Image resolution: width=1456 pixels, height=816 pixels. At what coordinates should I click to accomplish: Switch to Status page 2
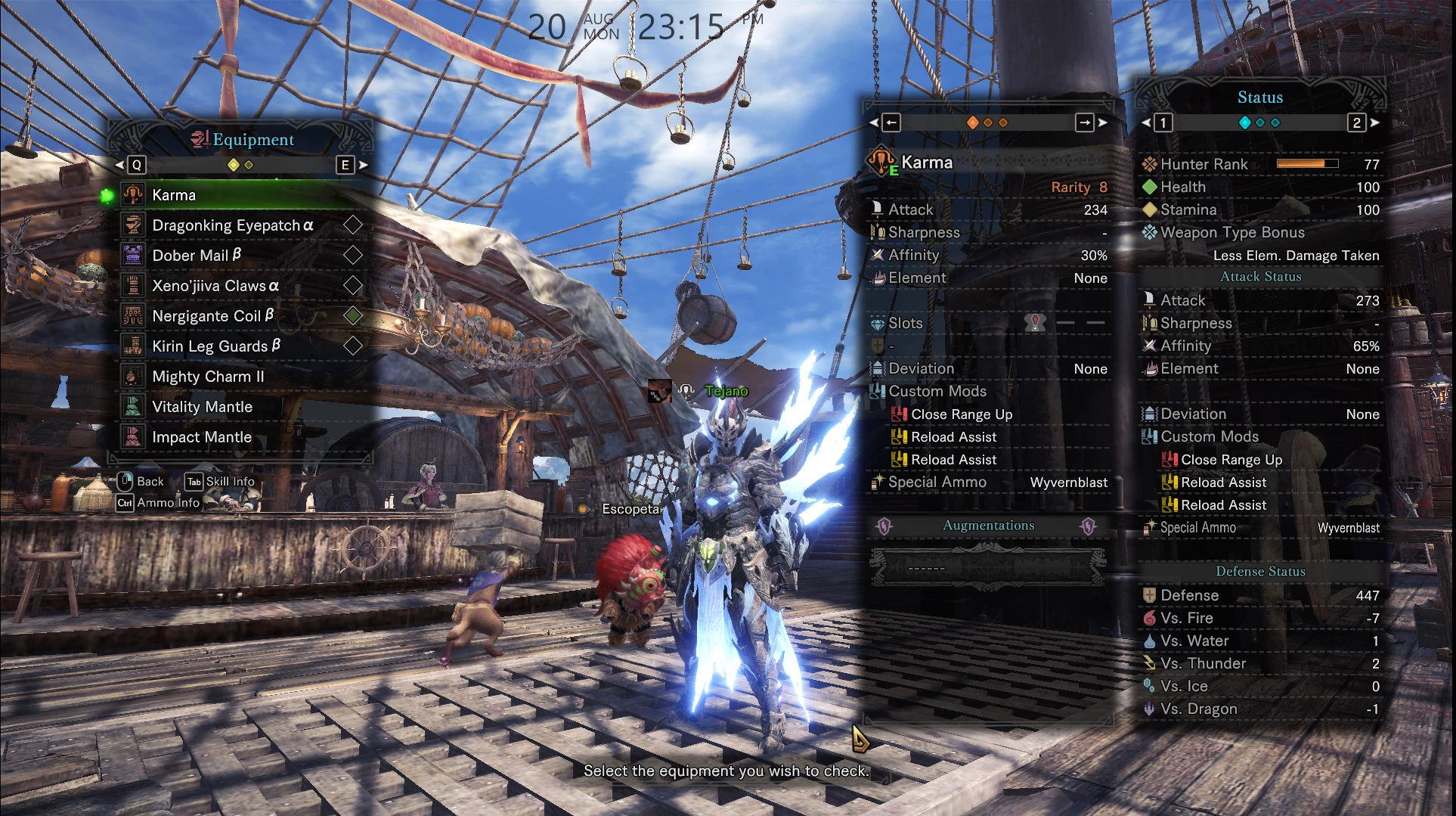click(x=1356, y=124)
